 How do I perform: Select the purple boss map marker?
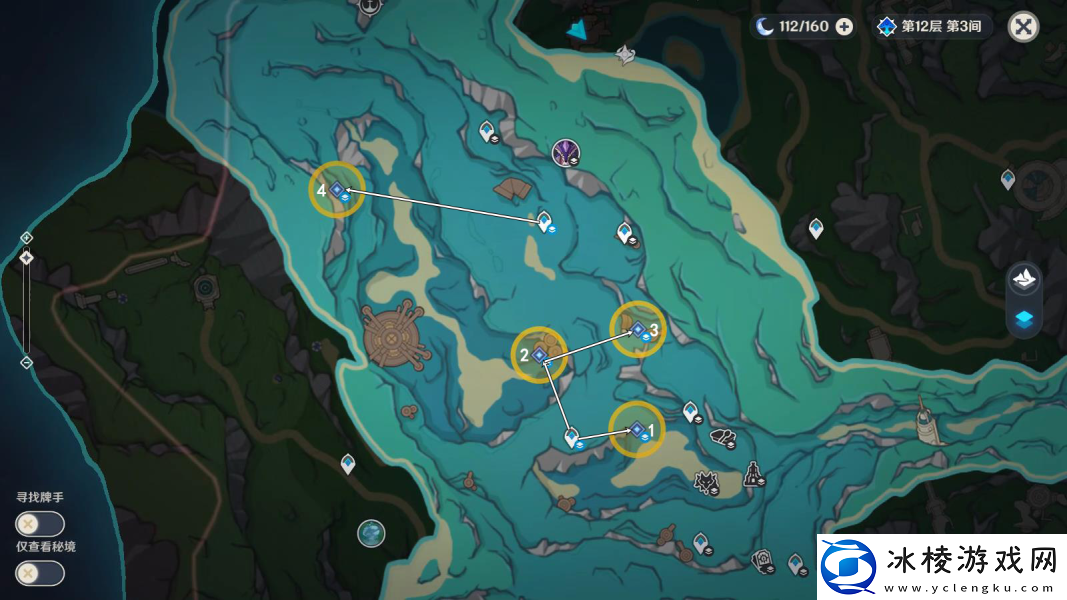pos(566,153)
